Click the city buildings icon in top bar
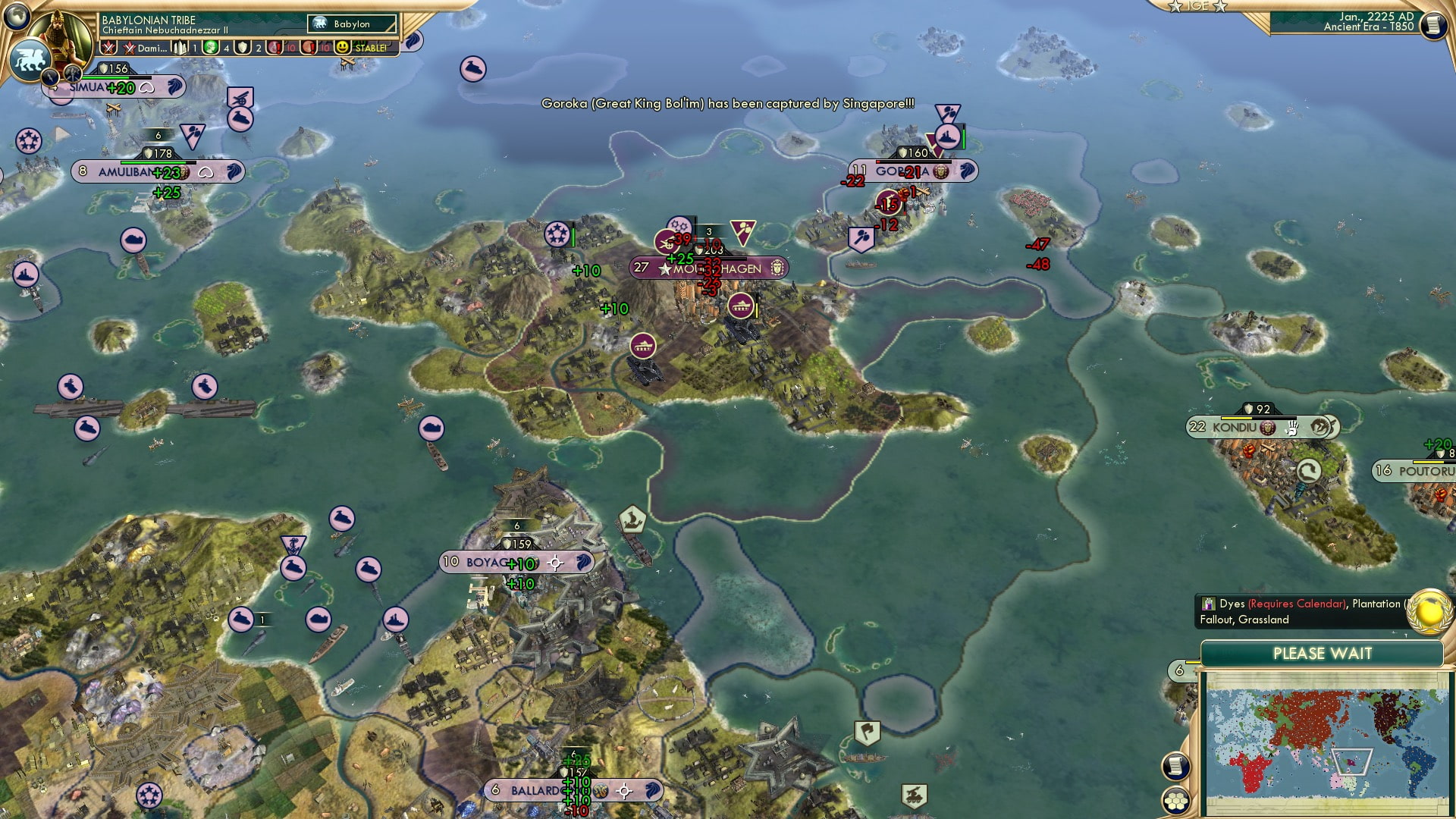The width and height of the screenshot is (1456, 819). pyautogui.click(x=180, y=48)
